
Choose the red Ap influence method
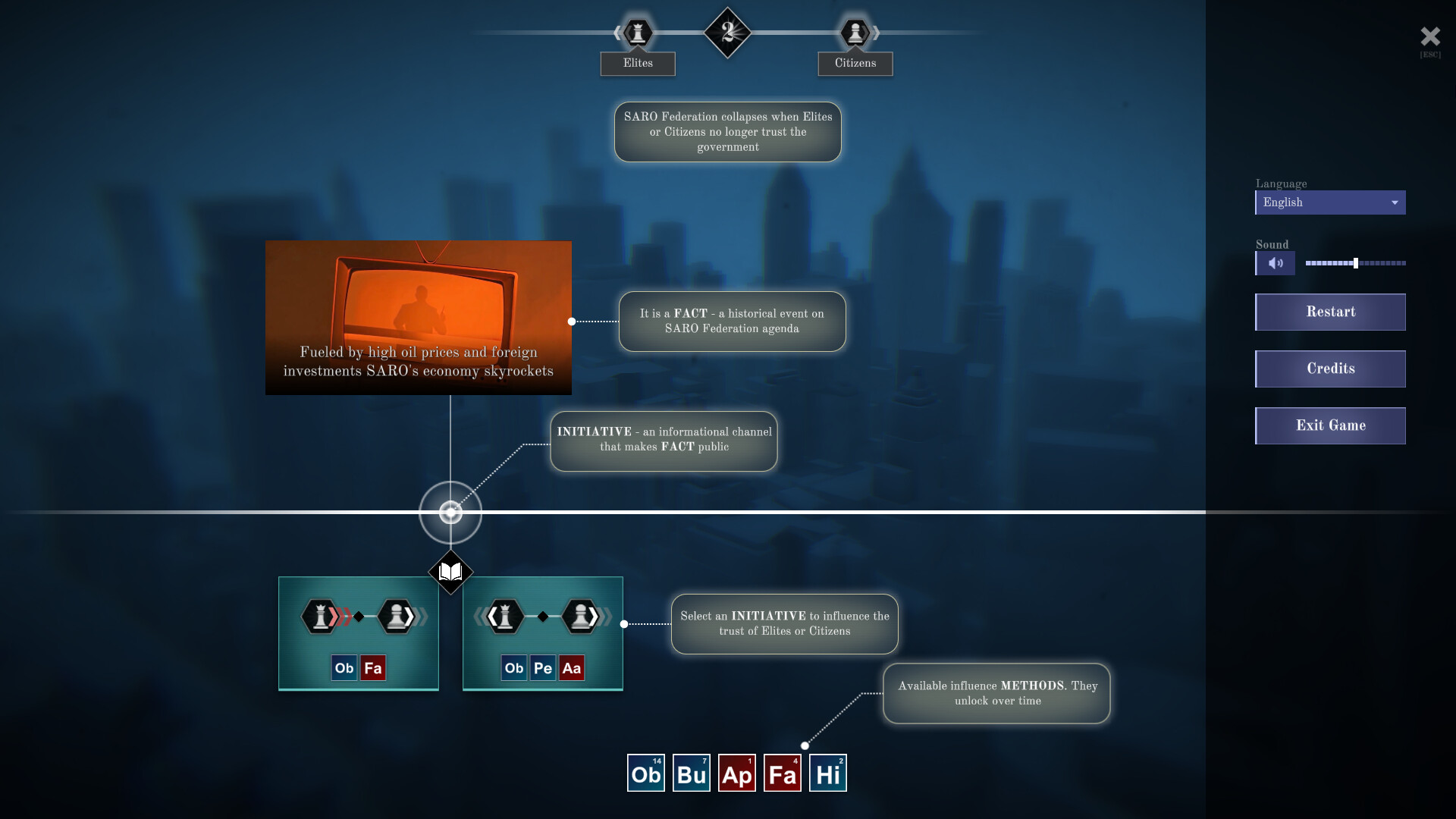(x=736, y=772)
